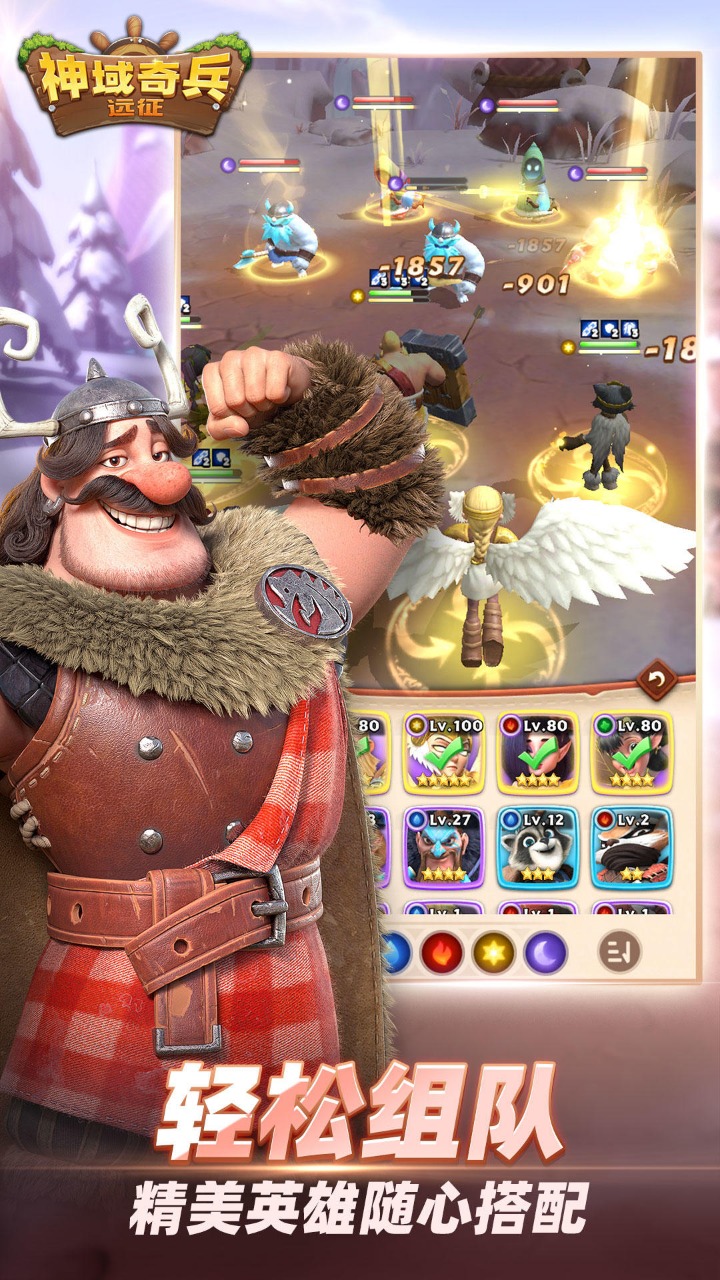Select the Lv.100 winged hero card
Viewport: 720px width, 1280px height.
point(443,752)
